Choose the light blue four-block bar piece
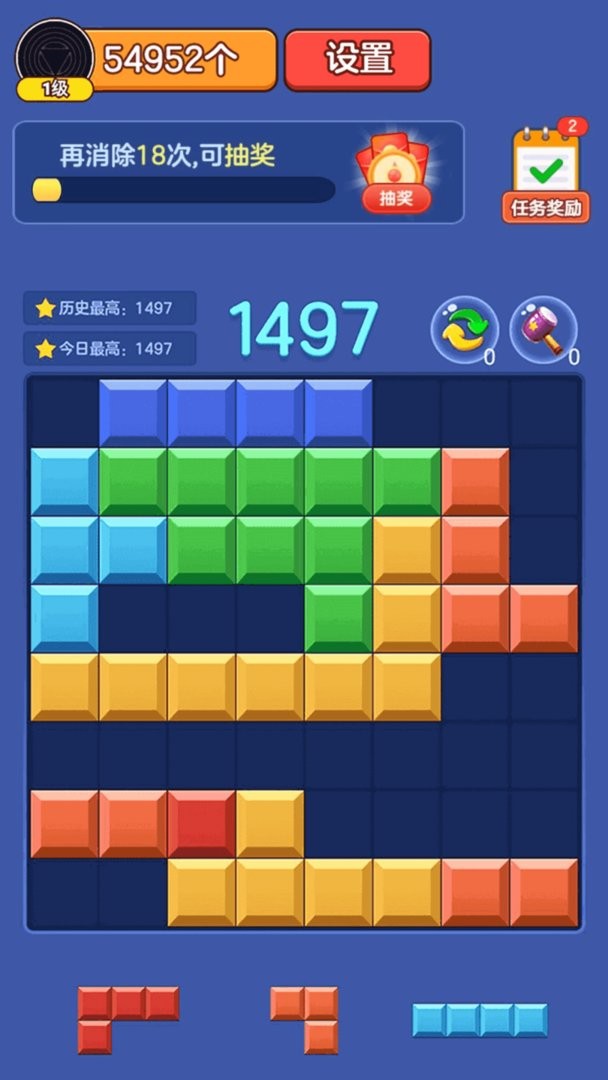The width and height of the screenshot is (608, 1080). [x=480, y=1020]
